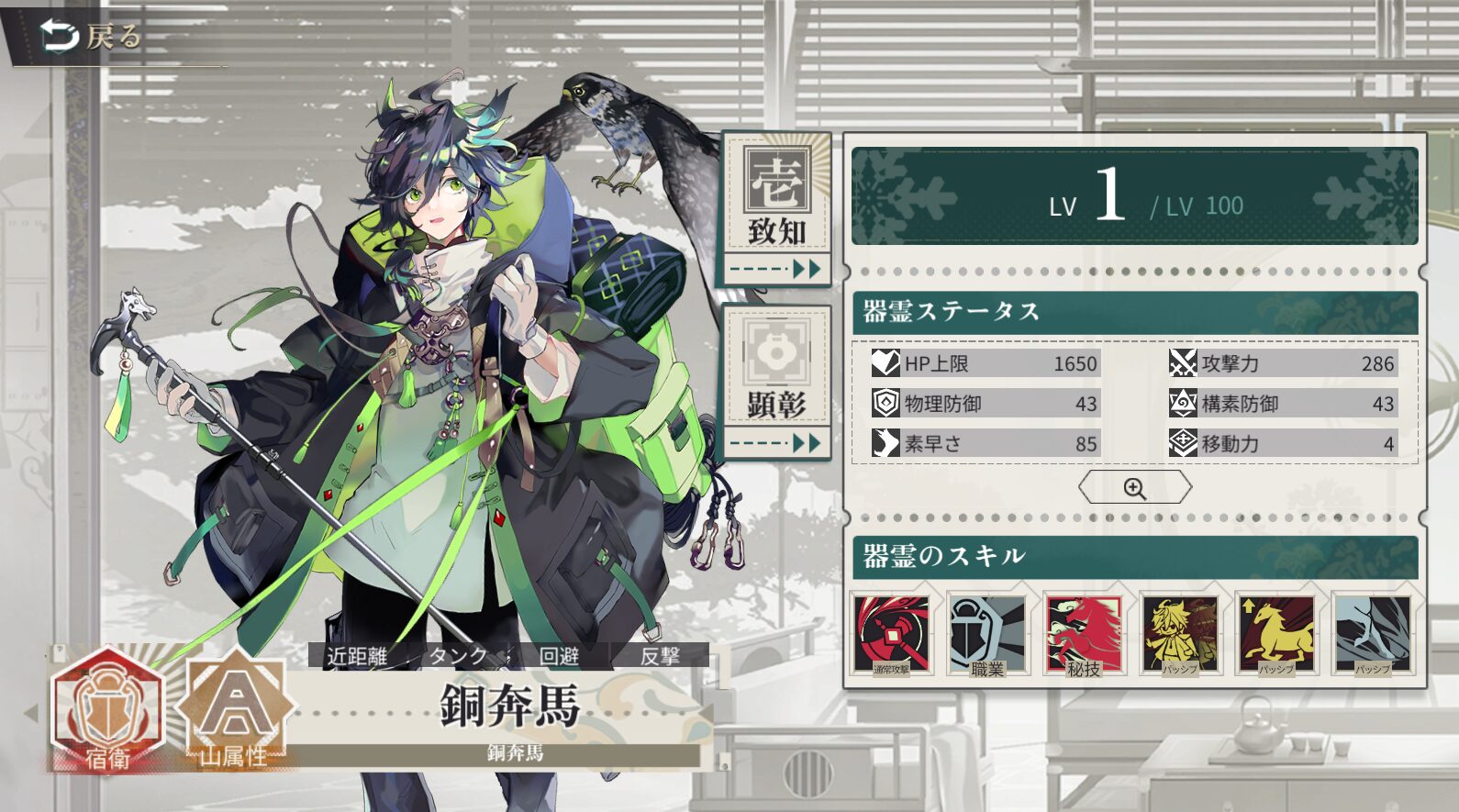Select the 職業 scarab shield skill icon
This screenshot has width=1459, height=812.
point(987,635)
